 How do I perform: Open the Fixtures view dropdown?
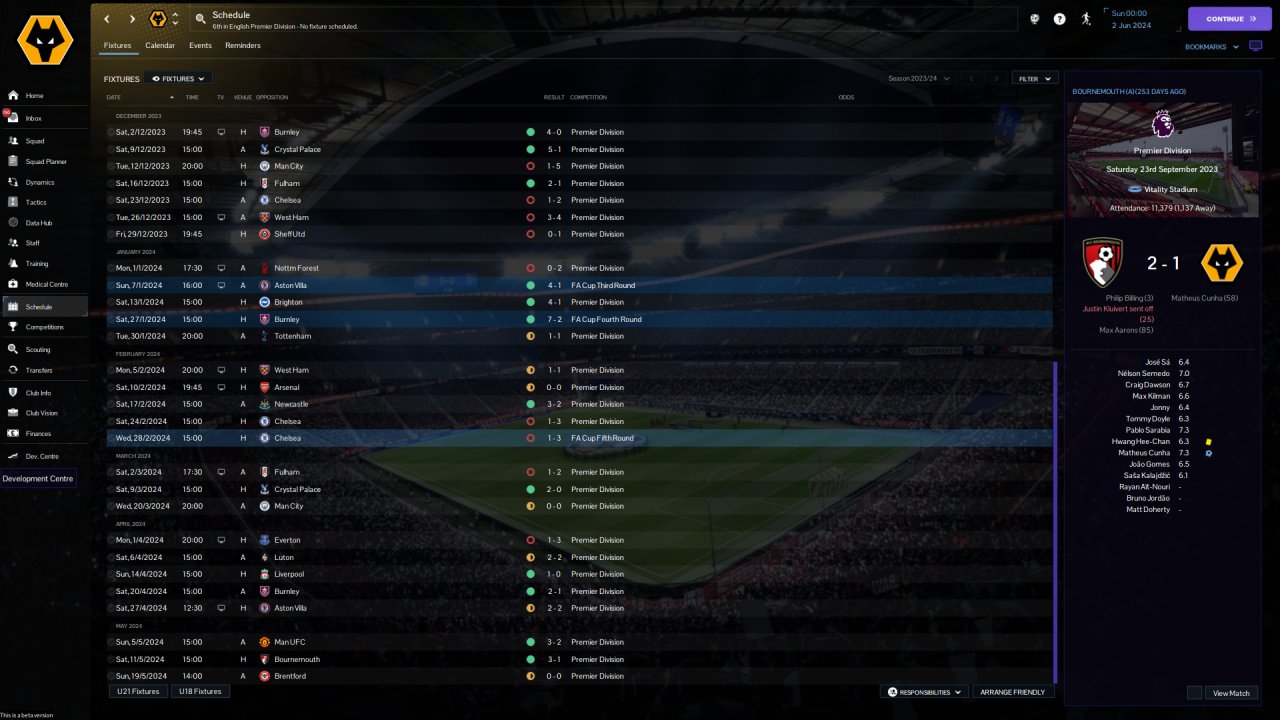pyautogui.click(x=178, y=78)
